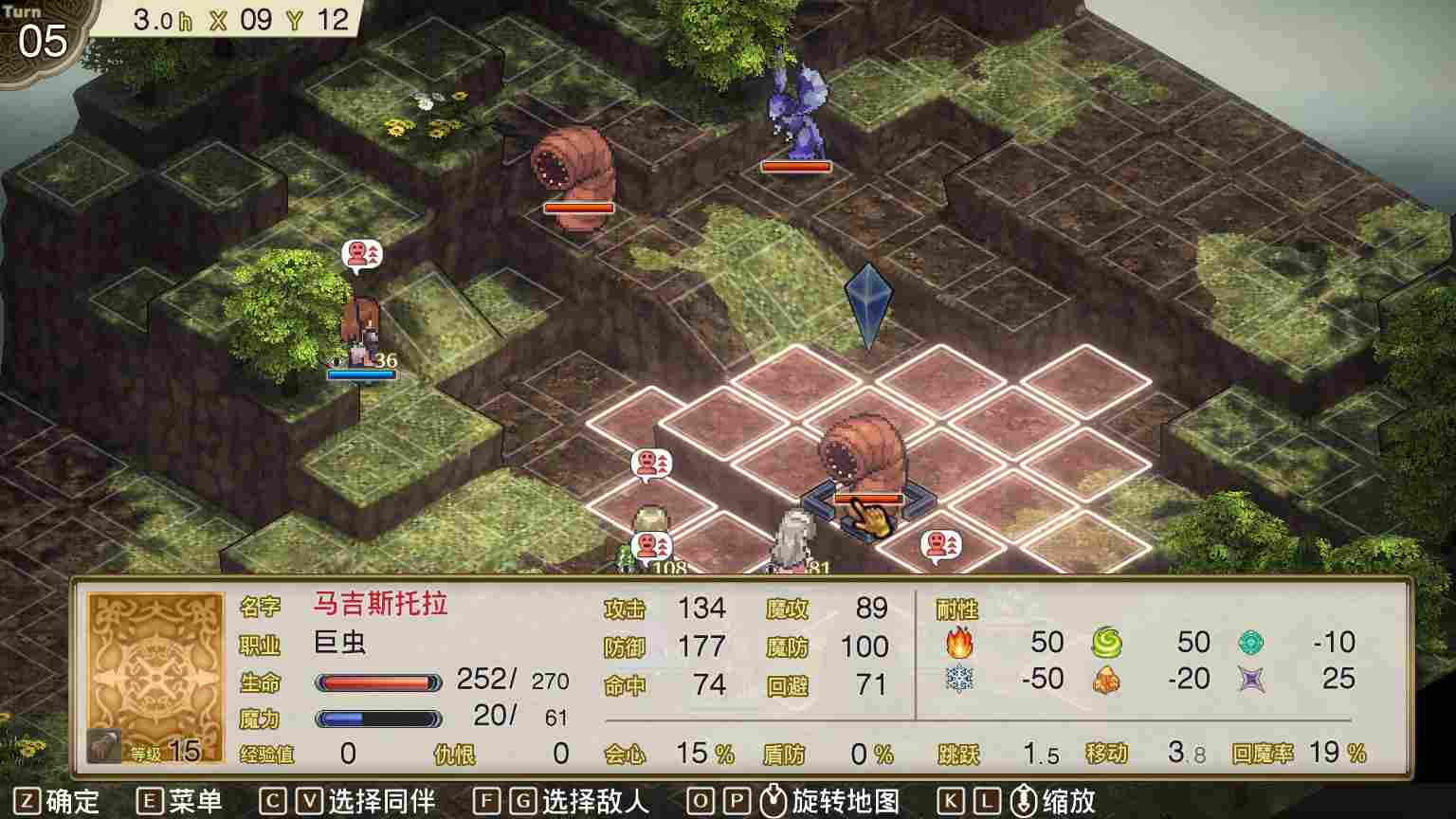Select the green wind resistance icon
Image resolution: width=1456 pixels, height=819 pixels.
1105,643
